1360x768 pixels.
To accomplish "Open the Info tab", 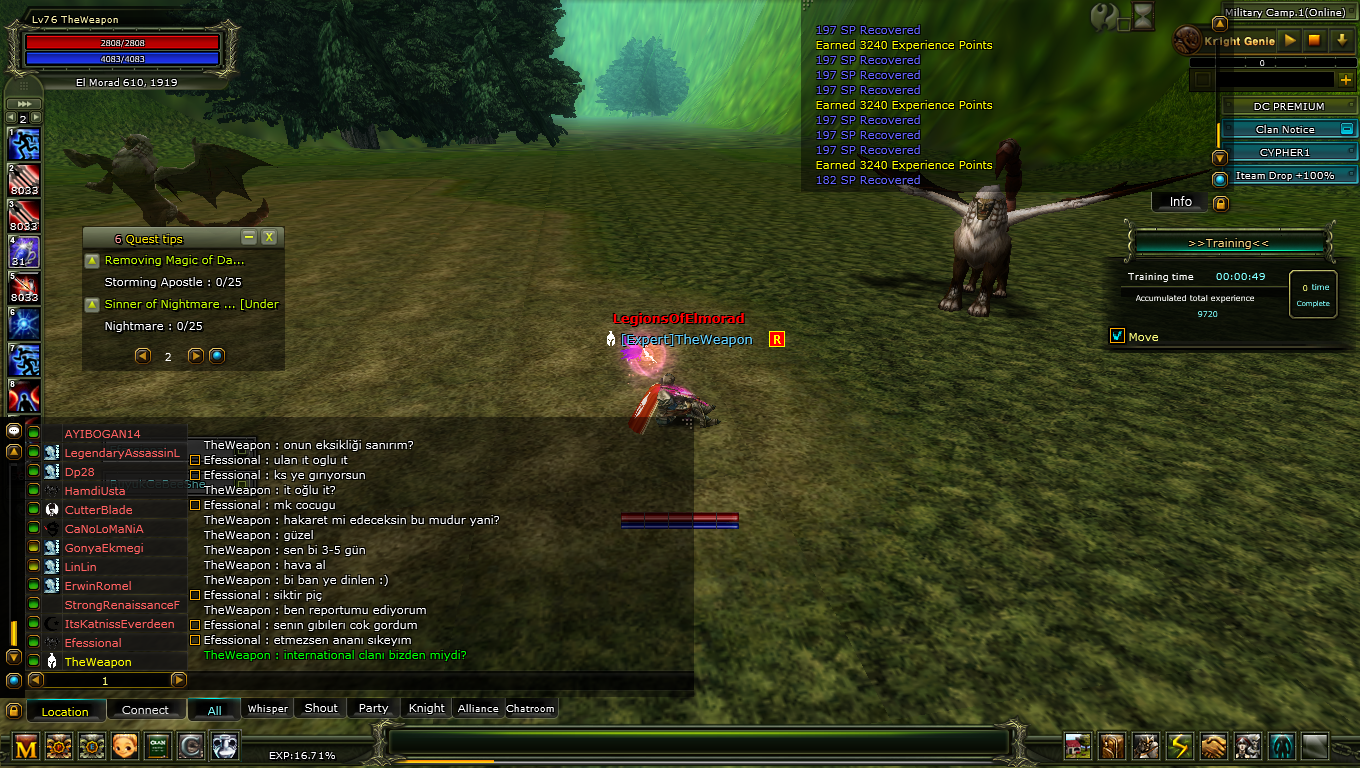I will point(1180,202).
